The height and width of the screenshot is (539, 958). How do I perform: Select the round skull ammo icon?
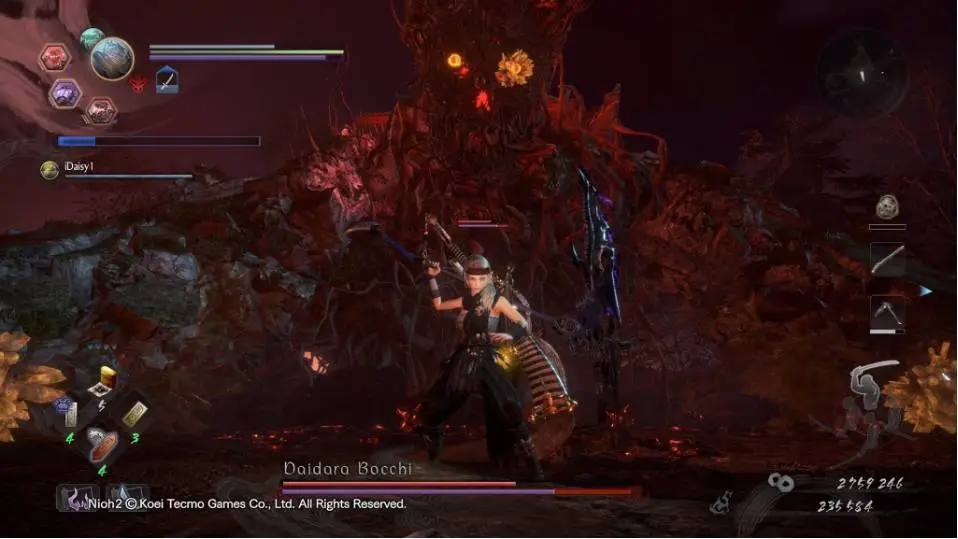tap(886, 208)
